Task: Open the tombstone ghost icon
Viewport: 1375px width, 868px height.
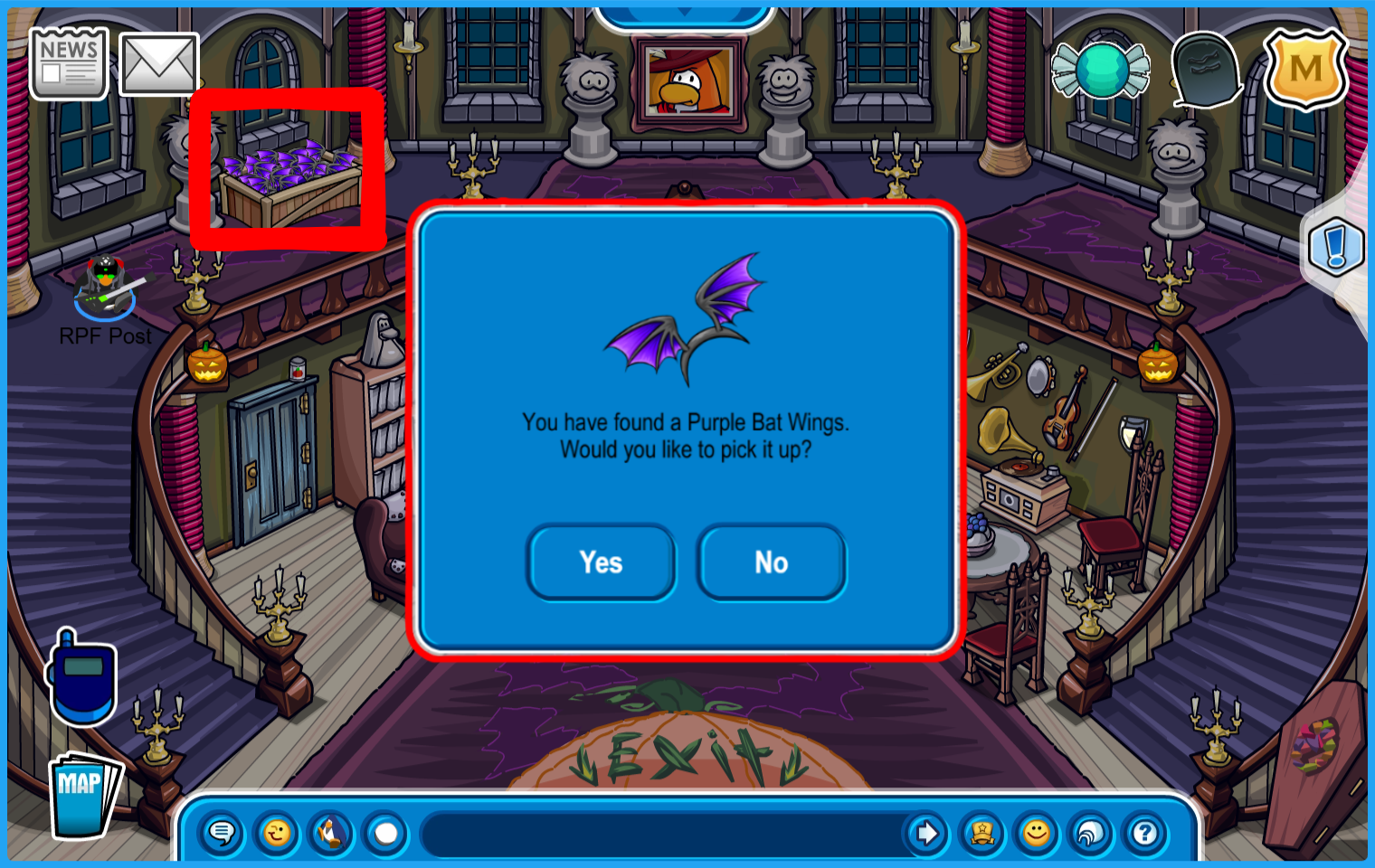Action: click(x=1206, y=69)
